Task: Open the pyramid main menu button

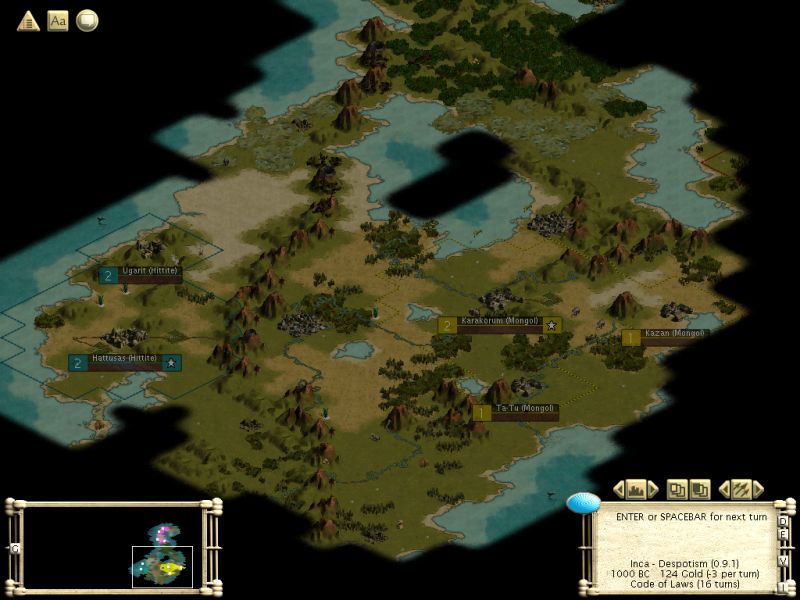Action: pos(28,20)
